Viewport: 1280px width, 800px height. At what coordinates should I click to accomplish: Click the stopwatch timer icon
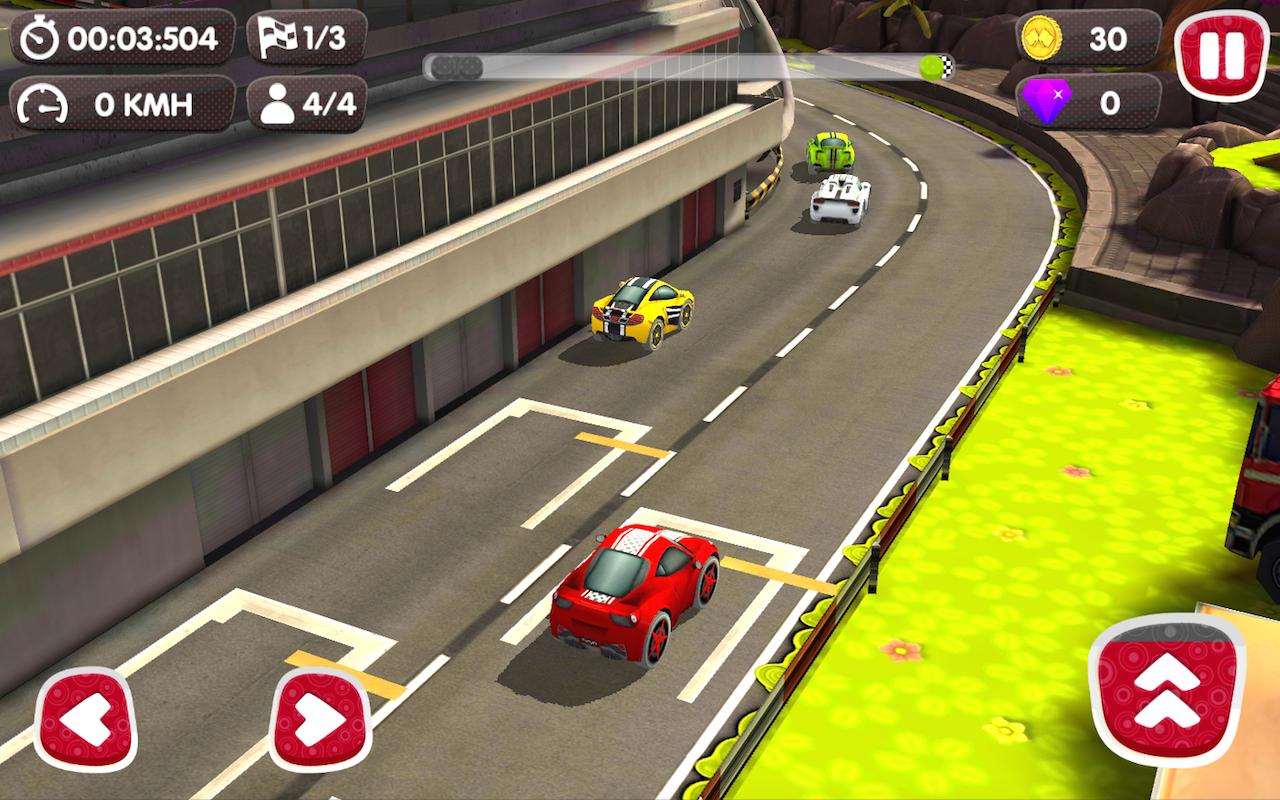[x=38, y=38]
